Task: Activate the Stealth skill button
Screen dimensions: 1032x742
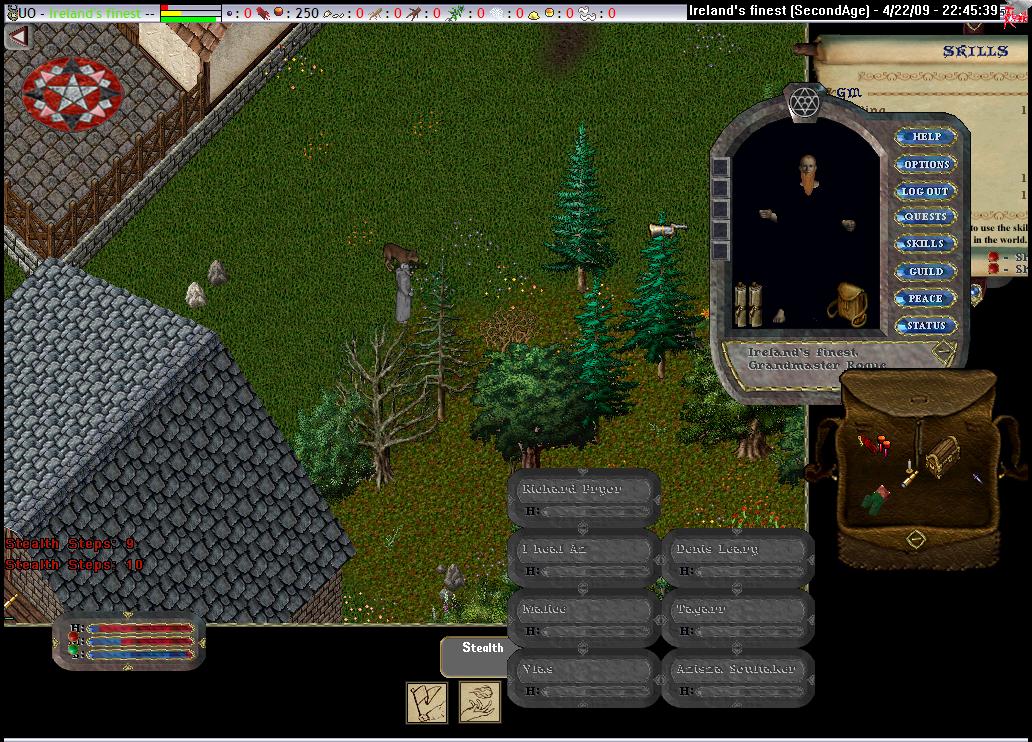Action: tap(482, 648)
